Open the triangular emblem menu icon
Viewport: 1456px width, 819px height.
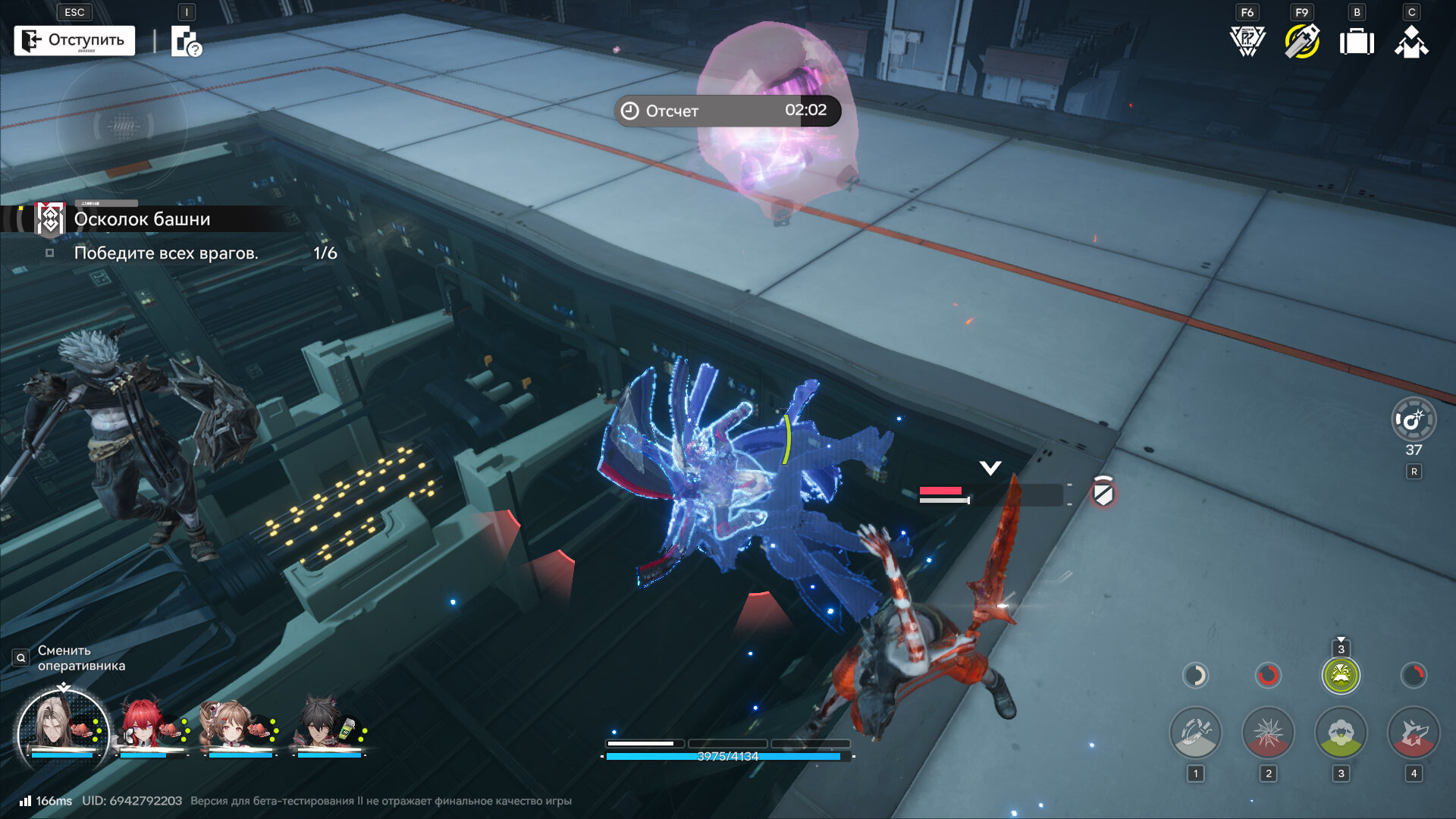pos(1247,41)
